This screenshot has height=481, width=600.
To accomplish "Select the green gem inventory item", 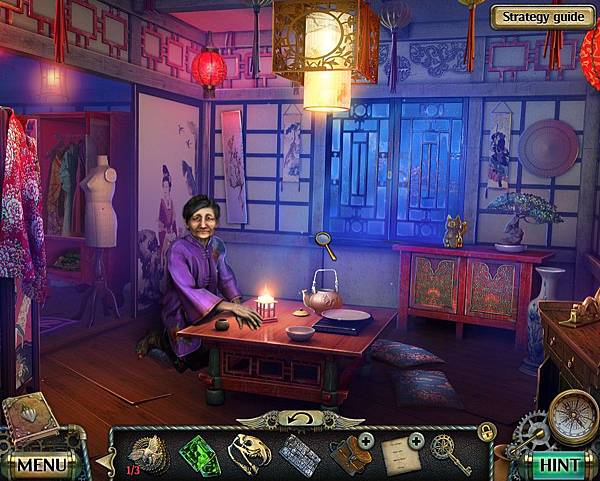I will (x=199, y=452).
